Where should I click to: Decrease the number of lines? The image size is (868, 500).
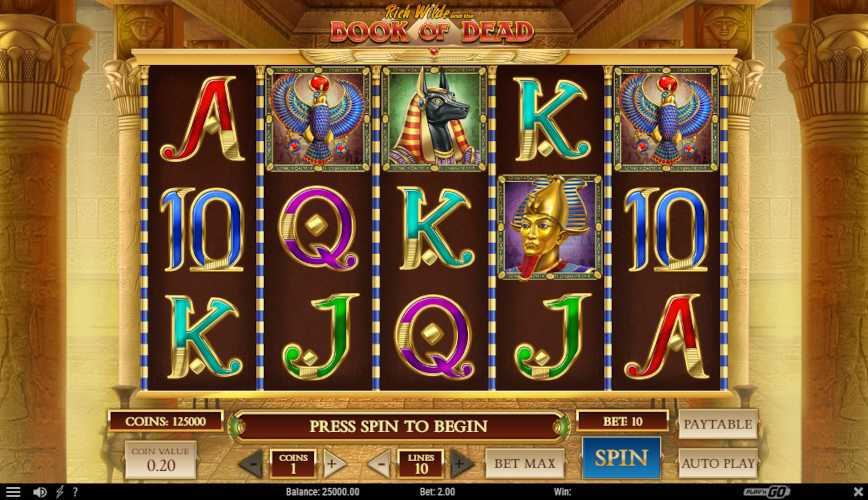coord(379,463)
